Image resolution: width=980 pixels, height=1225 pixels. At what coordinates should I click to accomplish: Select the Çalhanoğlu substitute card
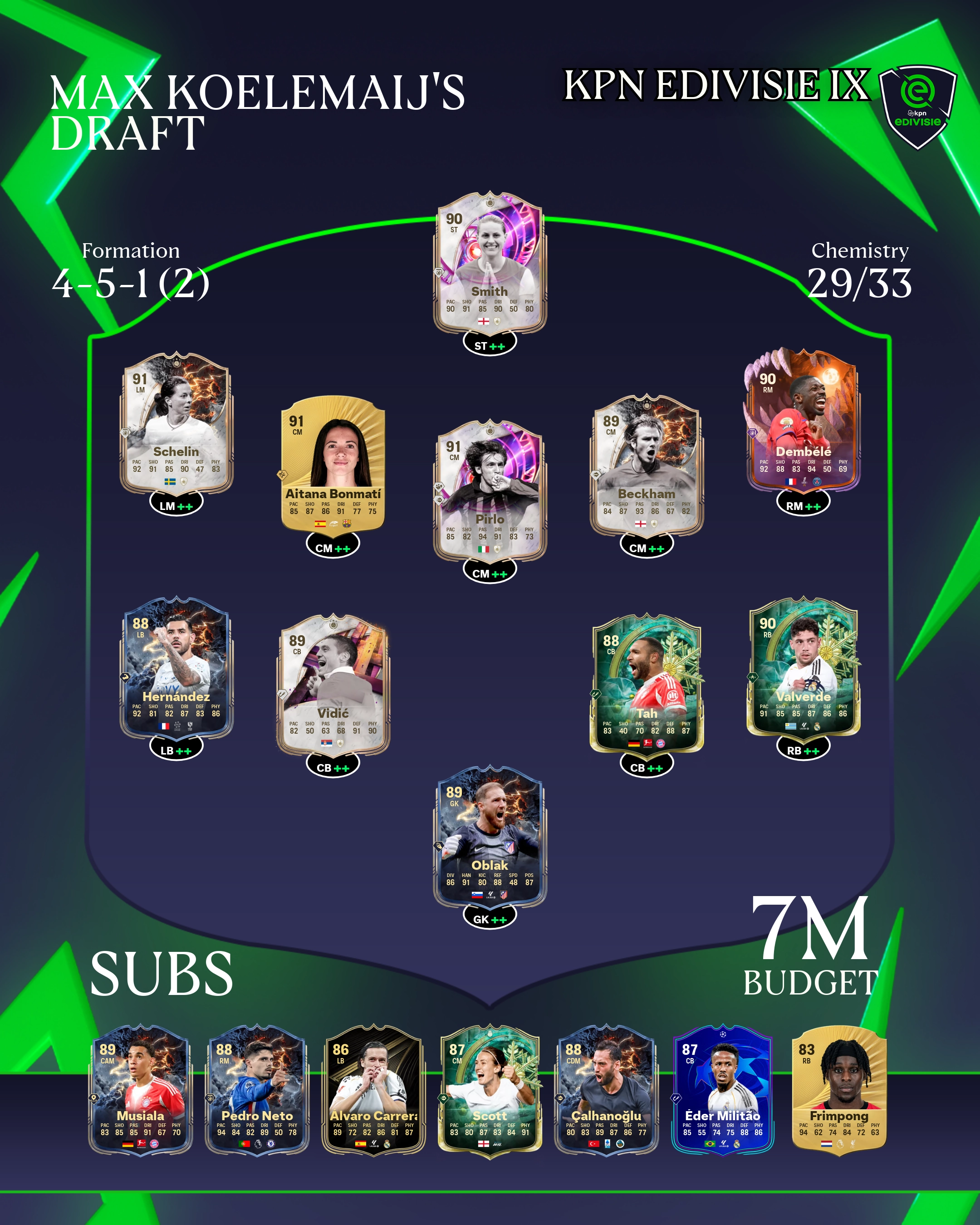pos(606,1090)
